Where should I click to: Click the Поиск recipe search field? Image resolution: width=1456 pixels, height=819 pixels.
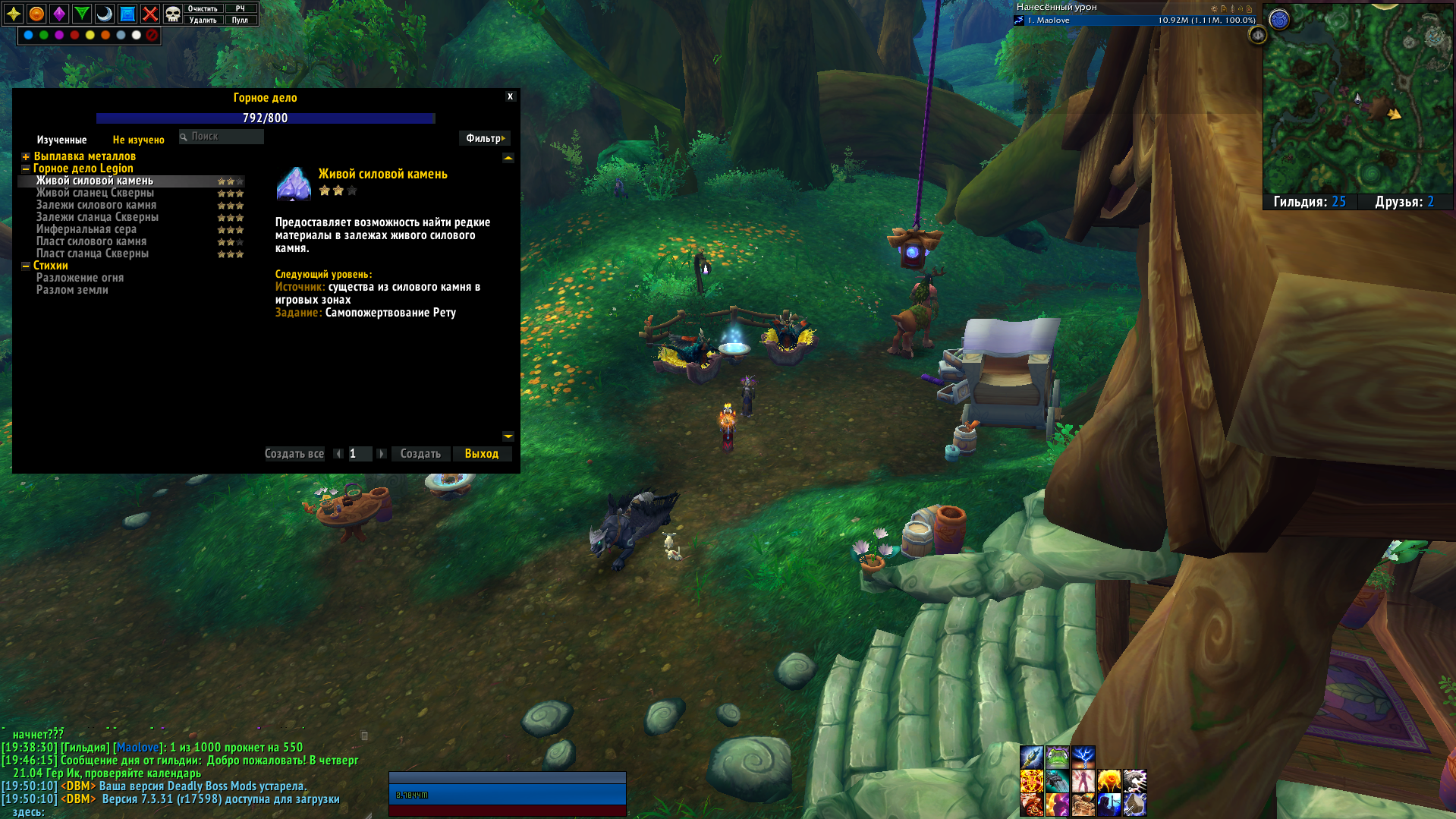(225, 137)
